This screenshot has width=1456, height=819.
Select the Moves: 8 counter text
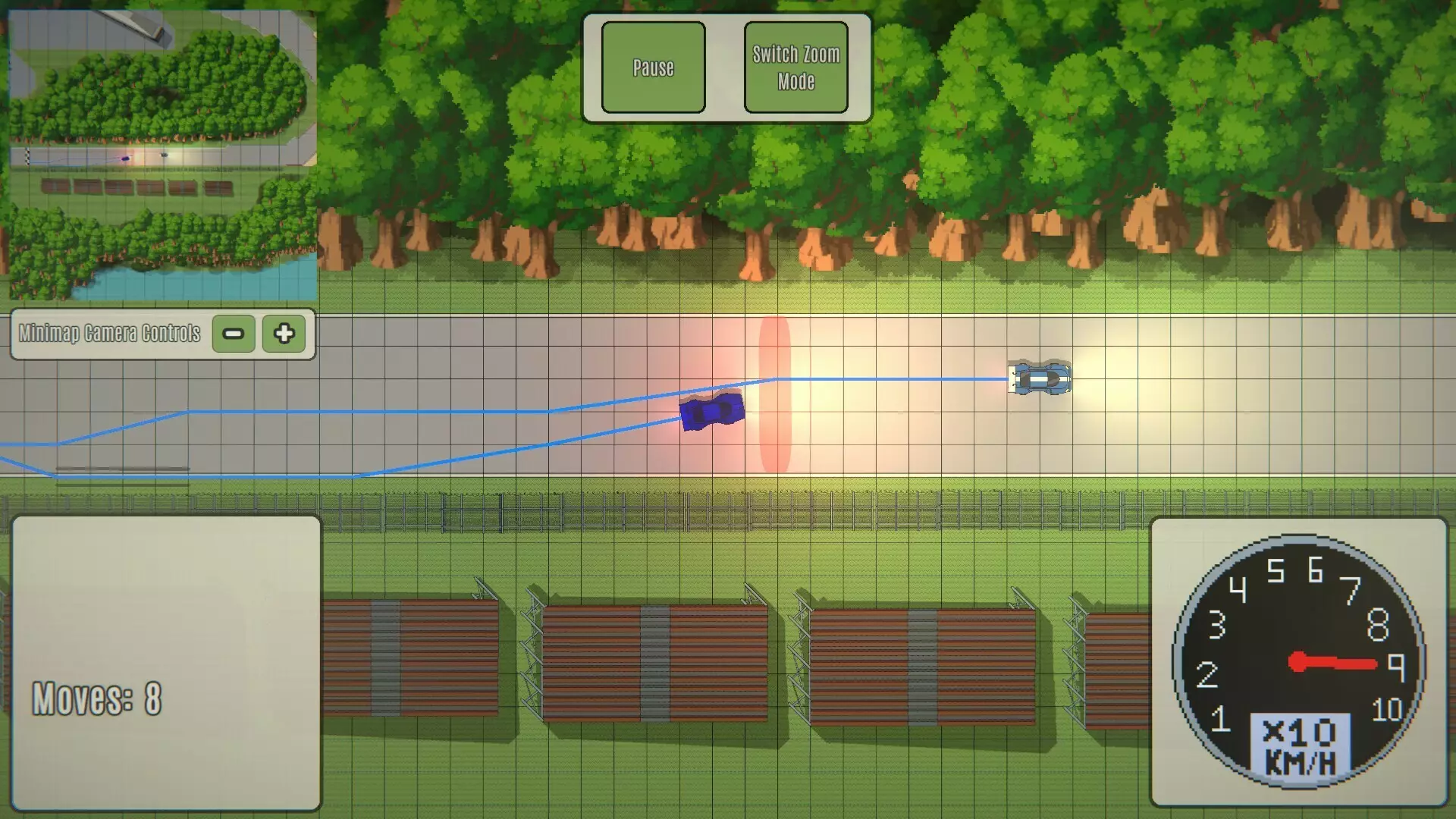(97, 699)
